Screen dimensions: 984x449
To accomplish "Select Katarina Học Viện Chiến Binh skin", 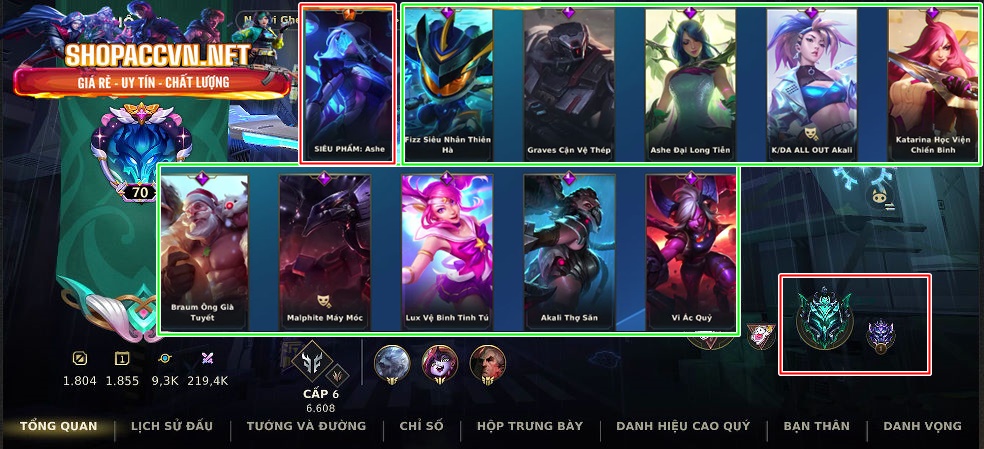I will [x=932, y=85].
